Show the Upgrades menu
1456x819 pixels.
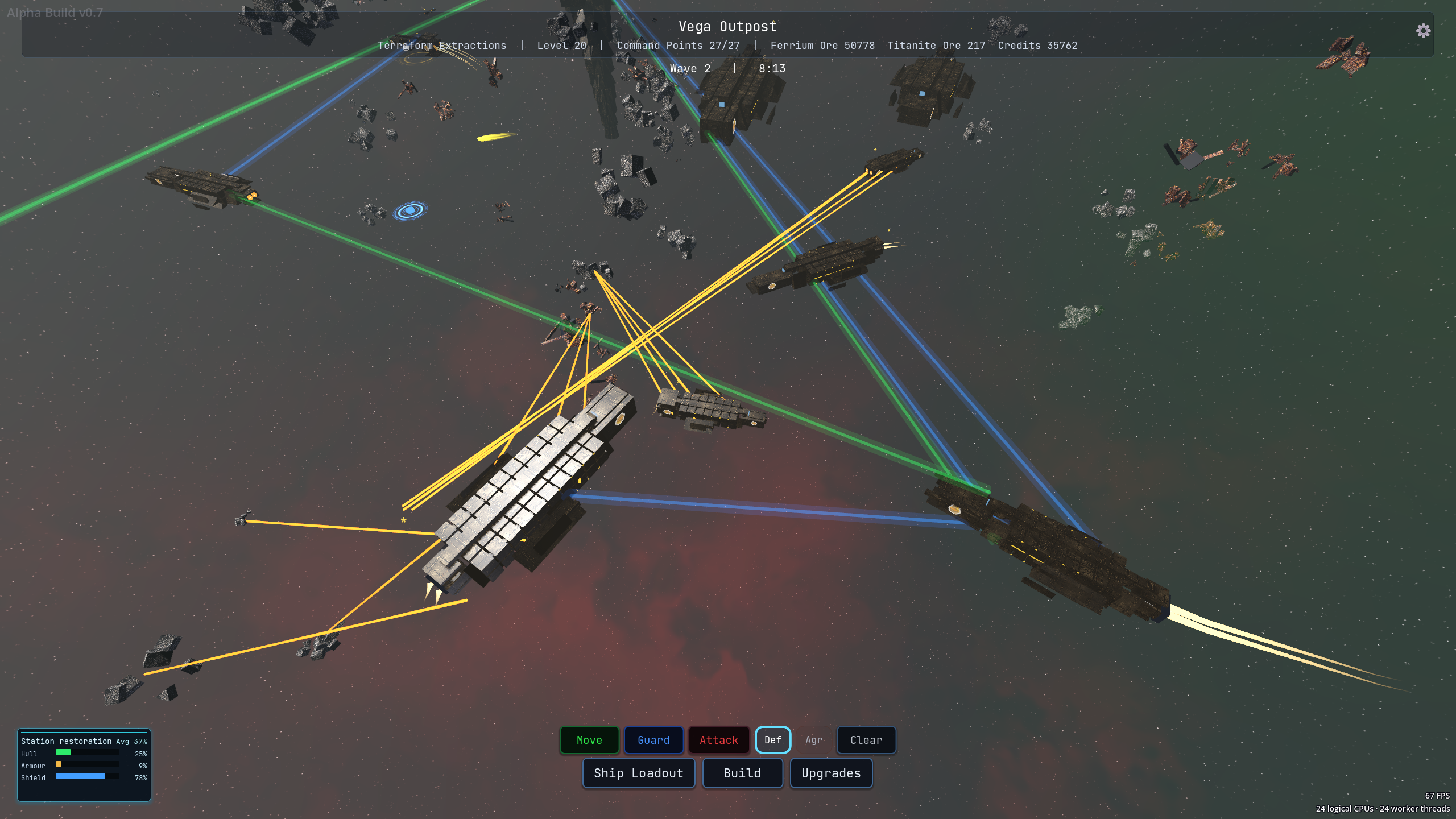click(831, 773)
